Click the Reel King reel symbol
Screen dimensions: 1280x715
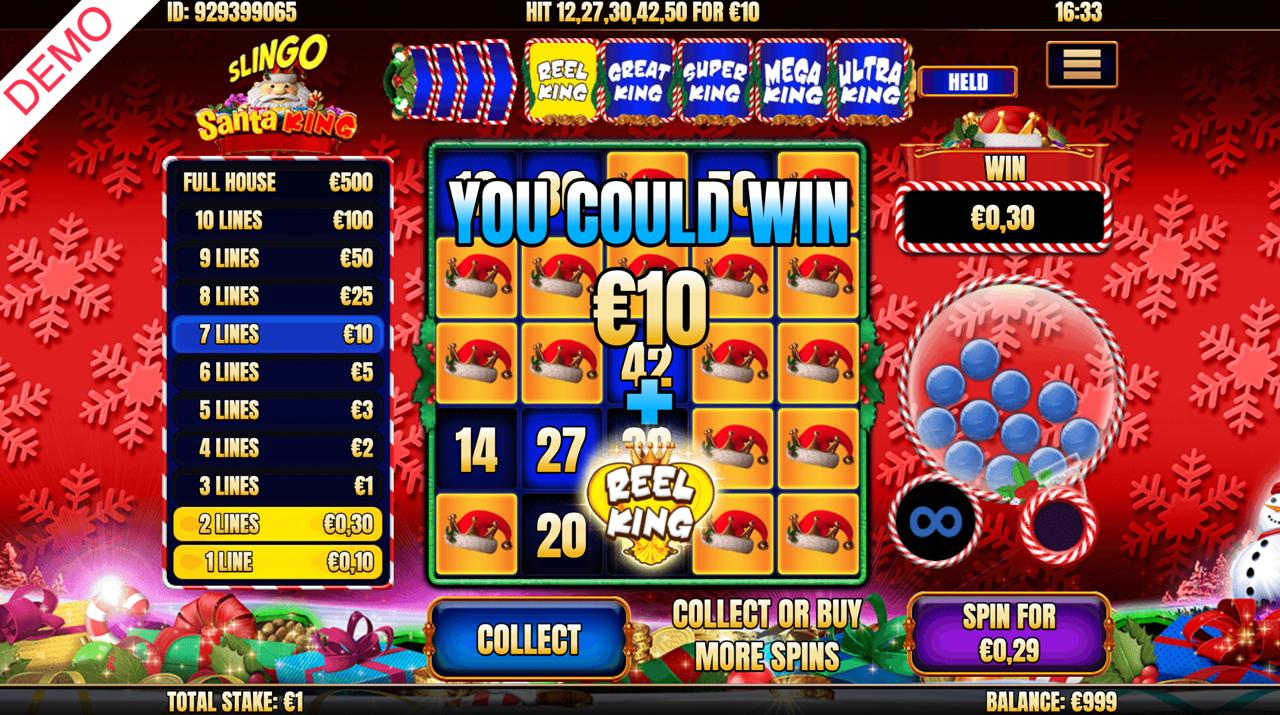click(x=561, y=80)
